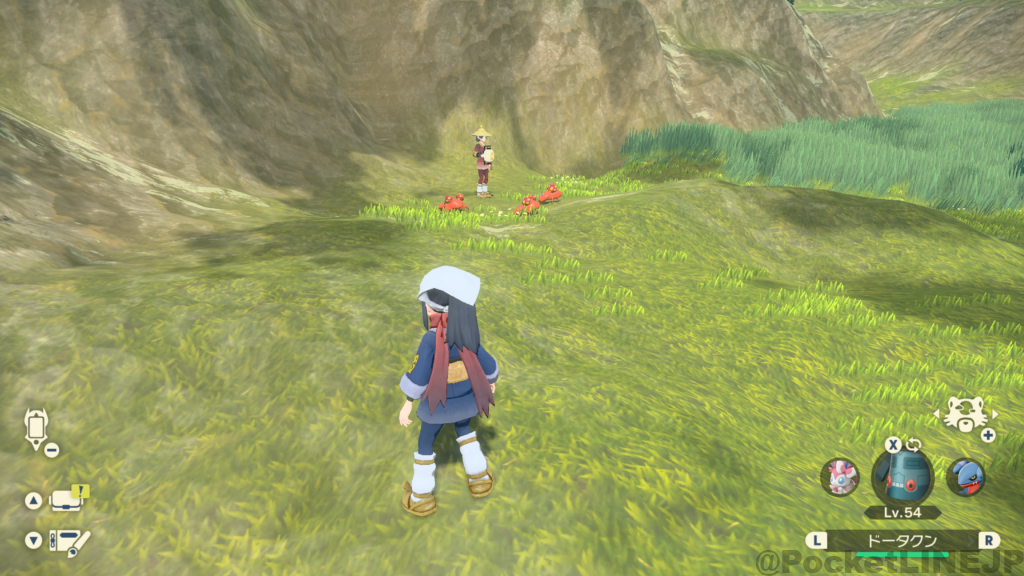
Task: Click the ドータクン name bar
Action: click(x=901, y=540)
